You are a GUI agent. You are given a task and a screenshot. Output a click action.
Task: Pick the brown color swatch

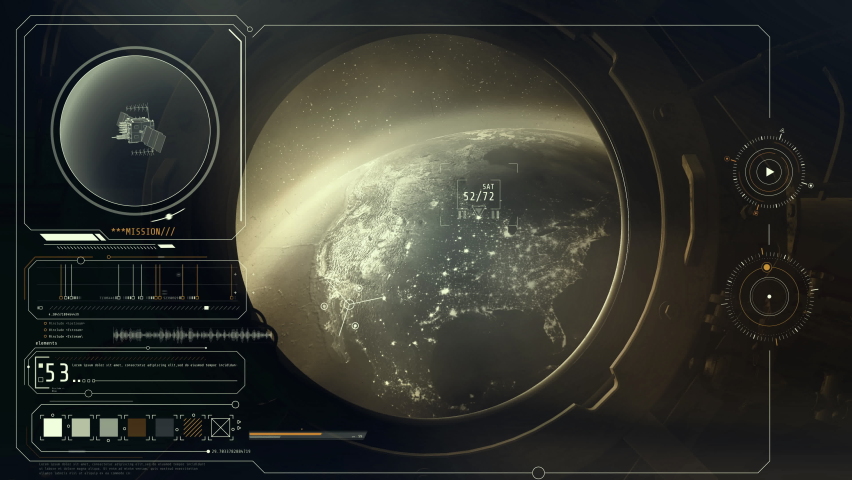pos(137,428)
